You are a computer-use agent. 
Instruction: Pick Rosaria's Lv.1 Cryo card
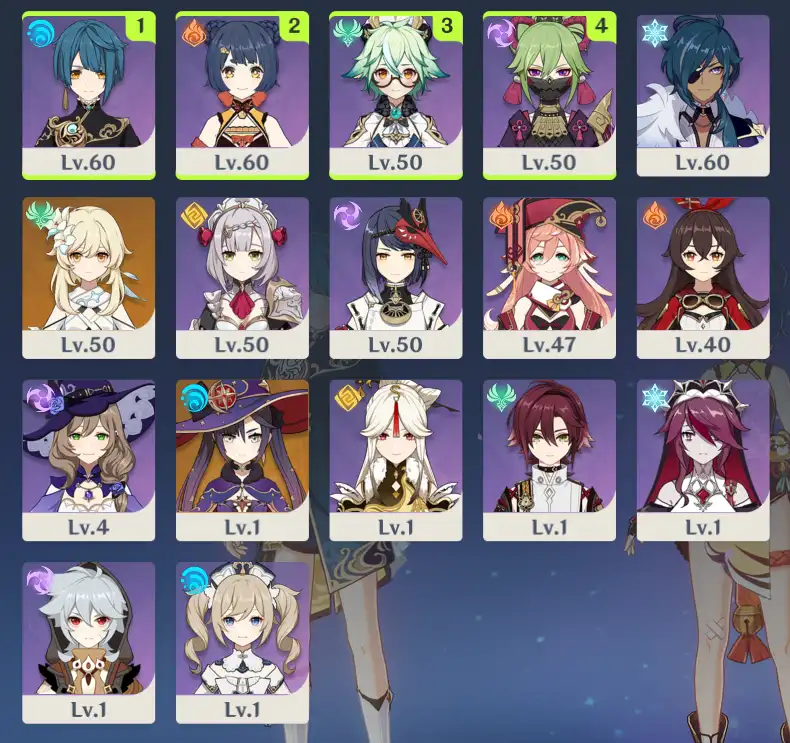(702, 460)
